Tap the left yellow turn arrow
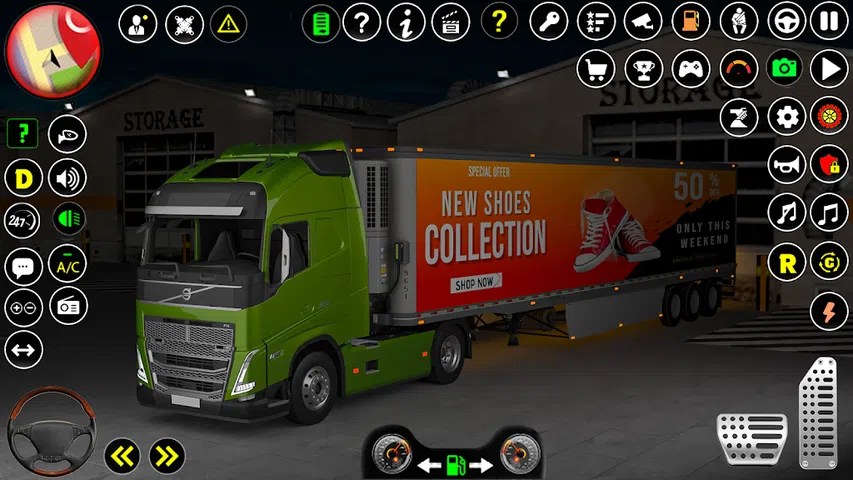This screenshot has height=480, width=853. point(122,457)
